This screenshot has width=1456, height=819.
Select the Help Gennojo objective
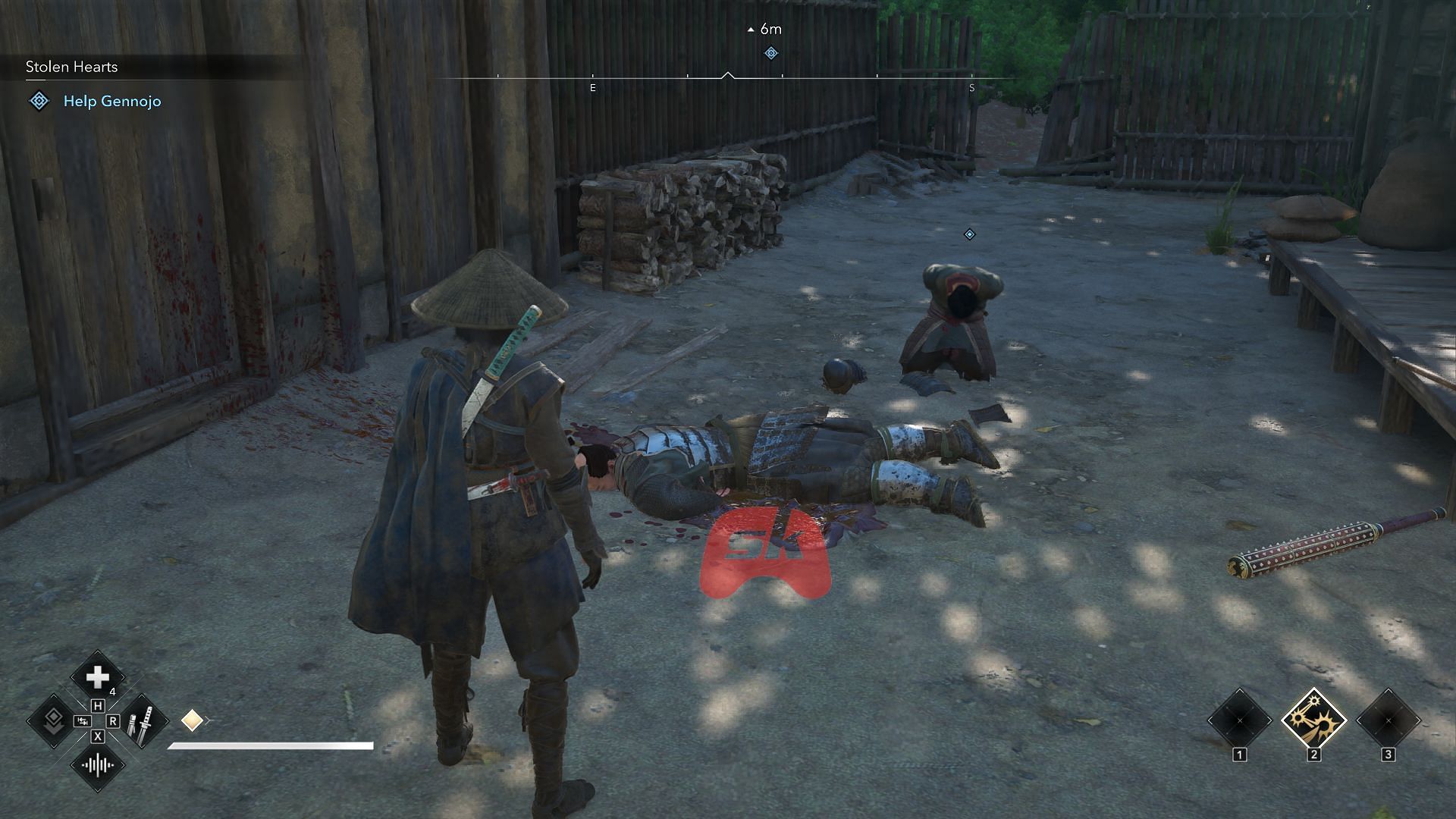pyautogui.click(x=112, y=101)
